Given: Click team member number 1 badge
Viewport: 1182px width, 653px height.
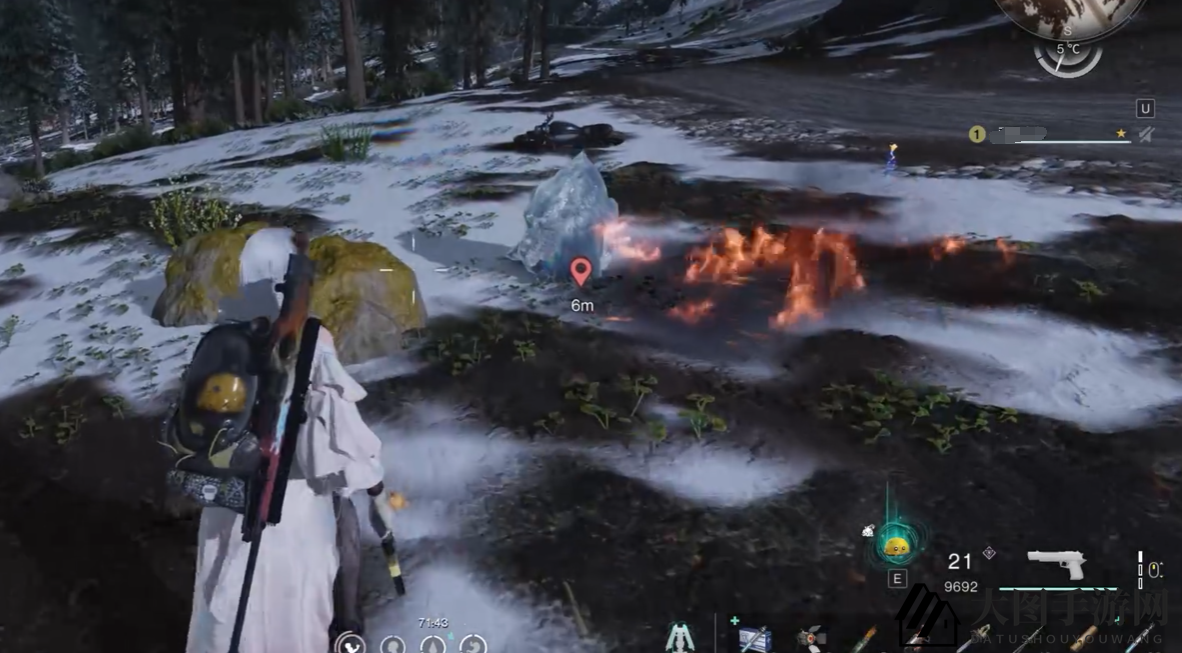Looking at the screenshot, I should 977,134.
